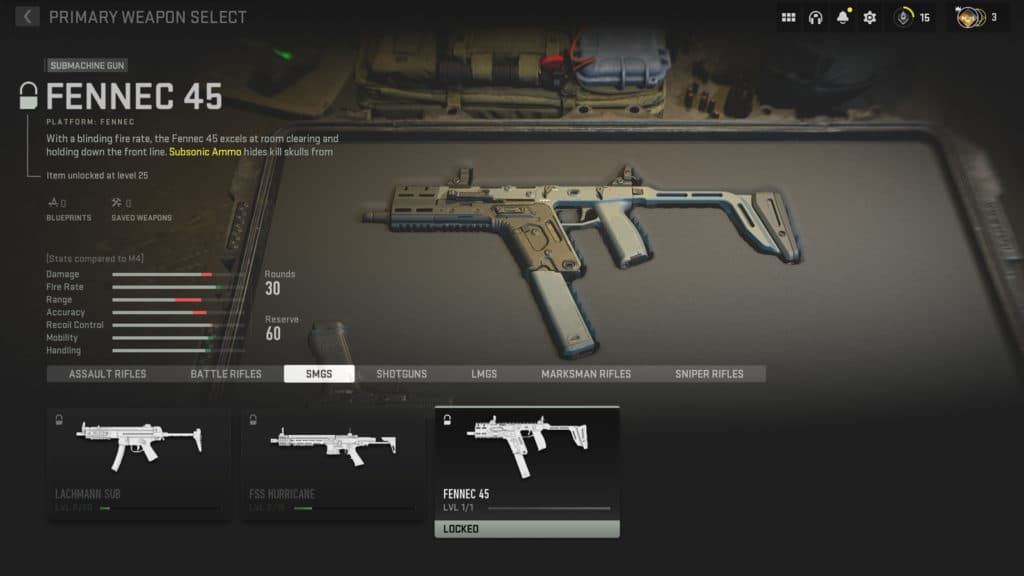Open settings with the gear icon
The width and height of the screenshot is (1024, 576).
(x=870, y=18)
